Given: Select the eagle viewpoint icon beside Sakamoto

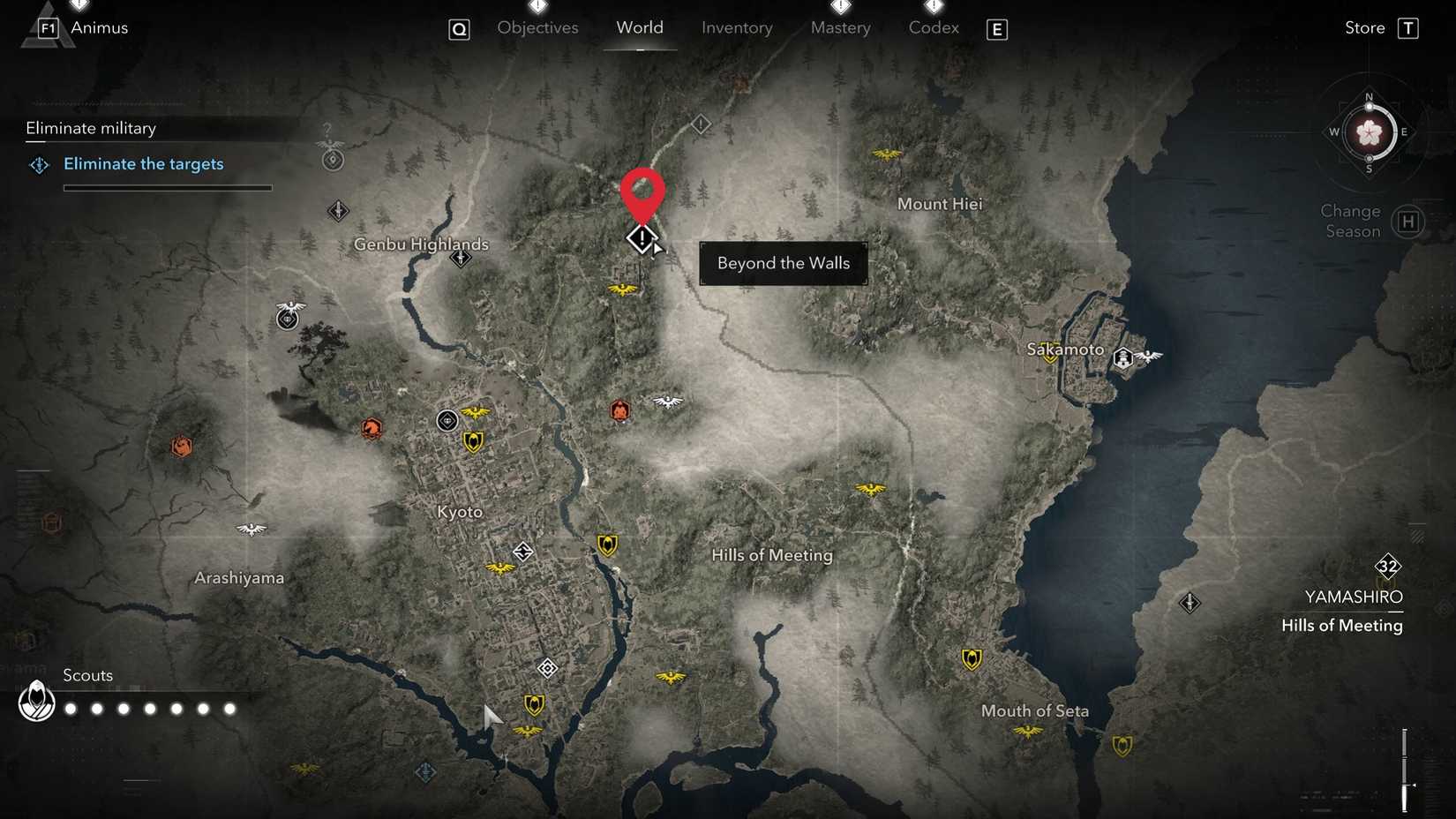Looking at the screenshot, I should [1150, 358].
